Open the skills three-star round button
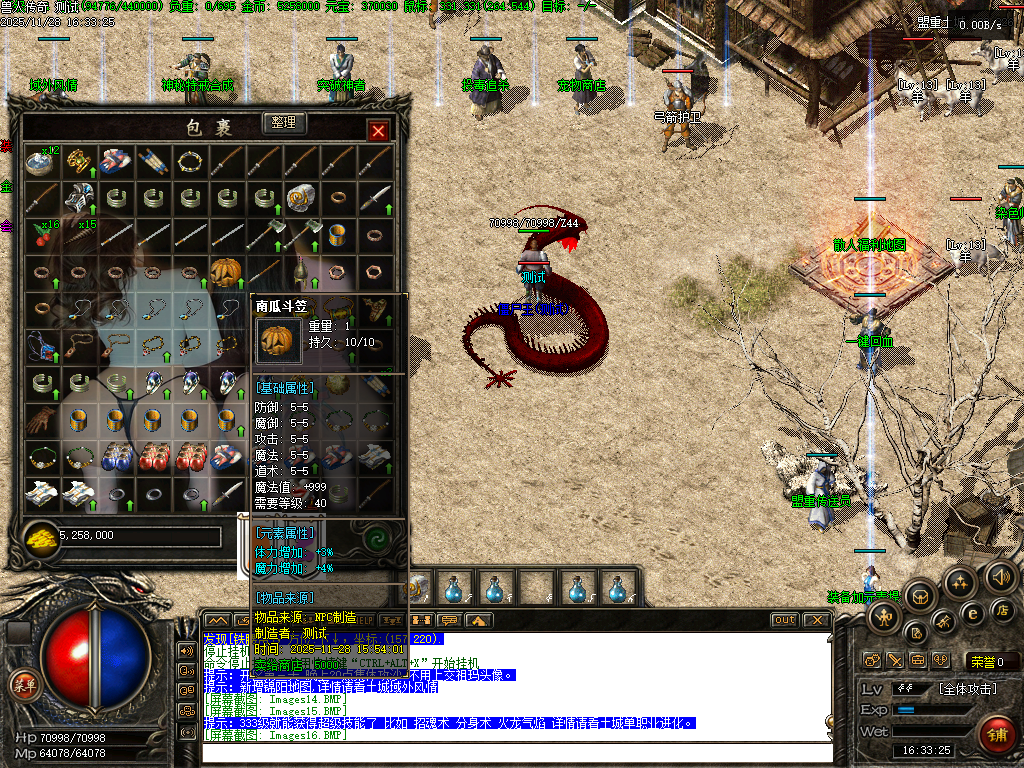 pos(960,584)
